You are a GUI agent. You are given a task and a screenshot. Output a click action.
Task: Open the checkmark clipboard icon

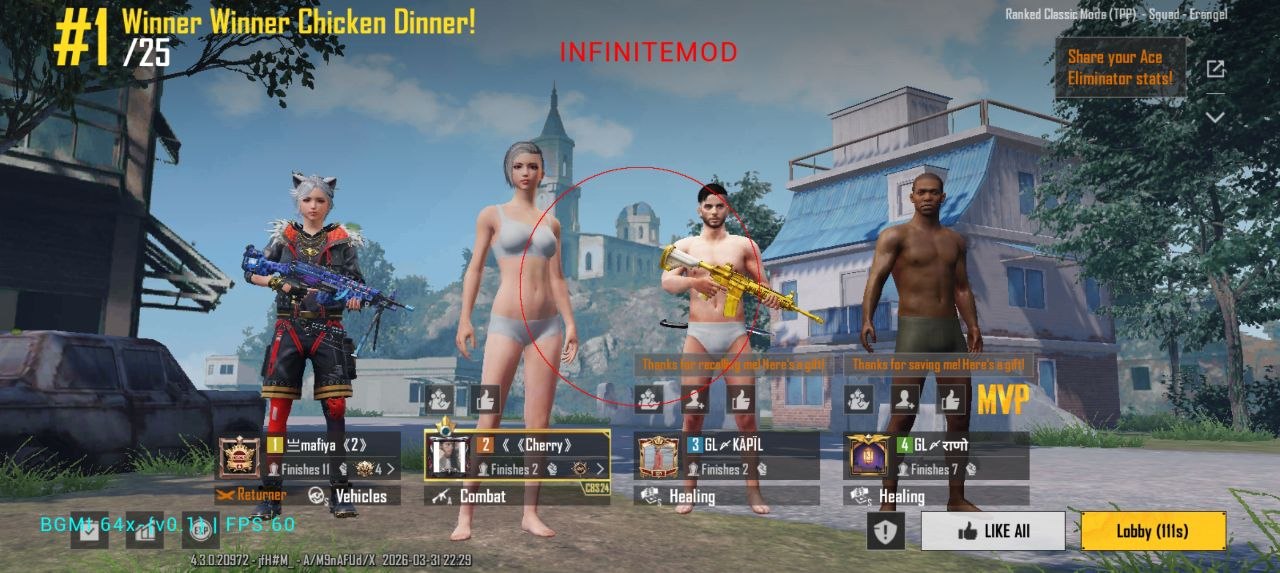click(89, 531)
